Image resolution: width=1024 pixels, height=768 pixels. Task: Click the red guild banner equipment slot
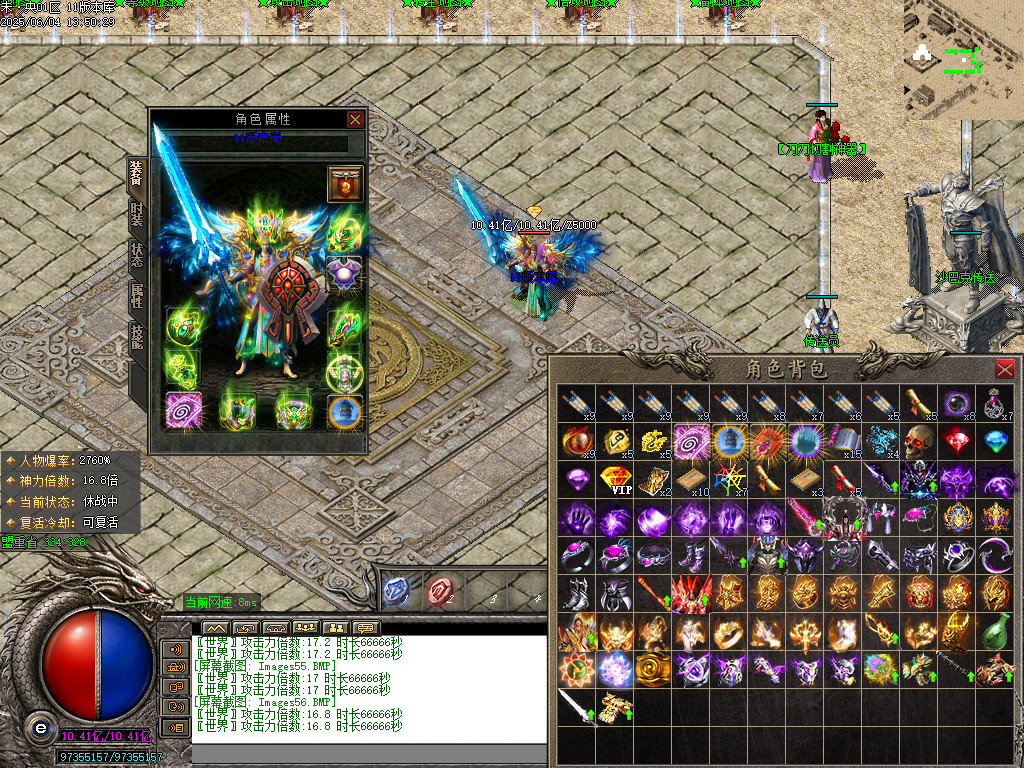click(x=345, y=185)
